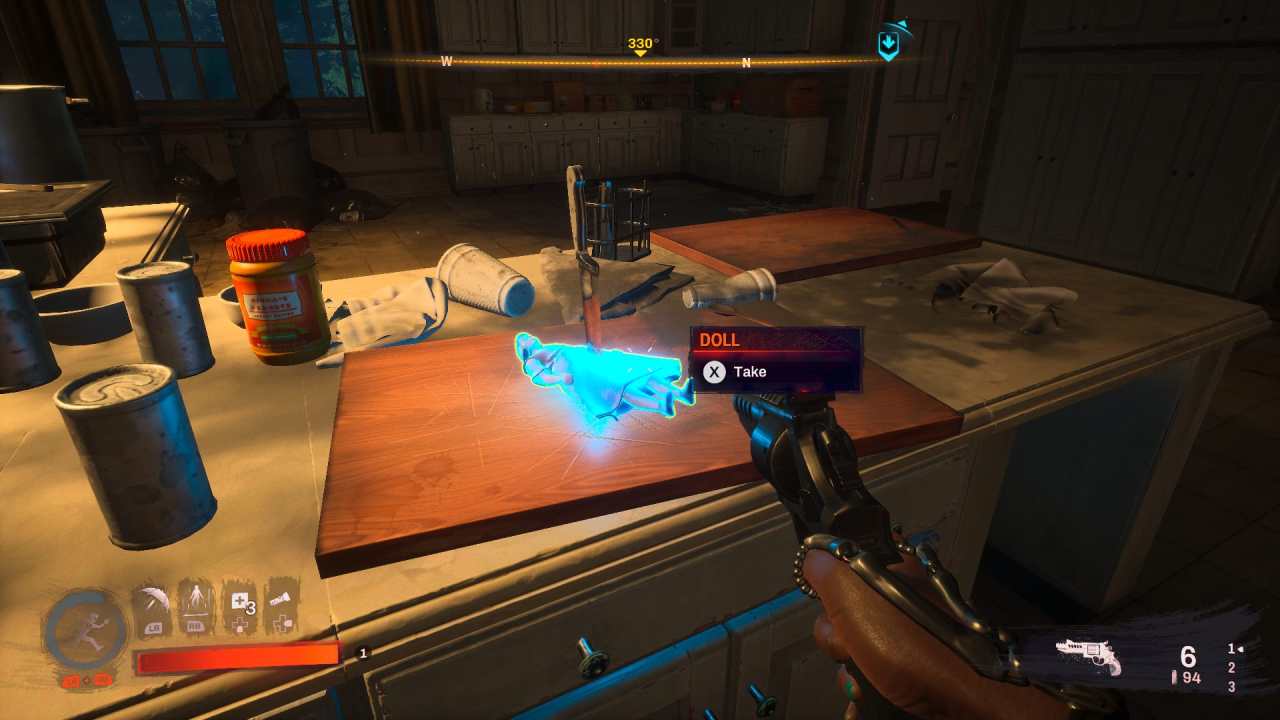Image resolution: width=1280 pixels, height=720 pixels.
Task: Click the ammo counter showing 6
Action: click(1187, 655)
